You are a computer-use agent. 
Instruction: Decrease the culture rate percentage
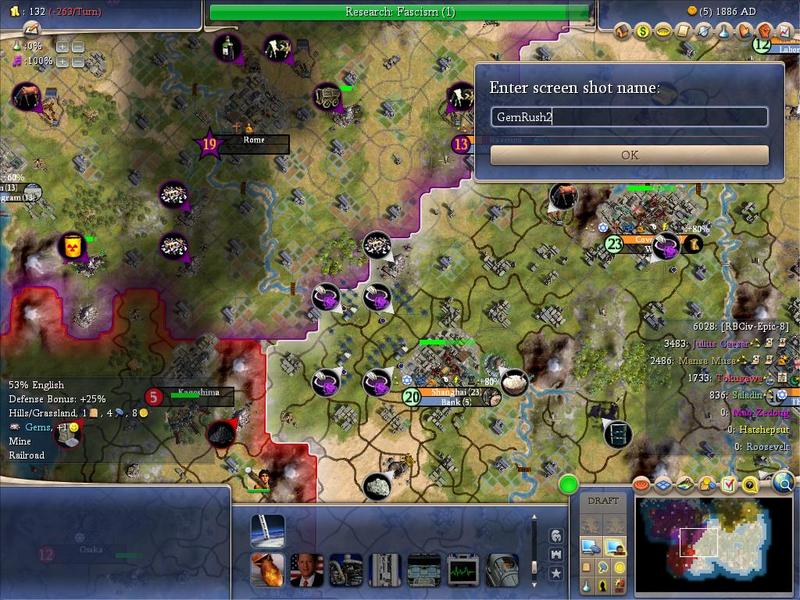point(78,61)
